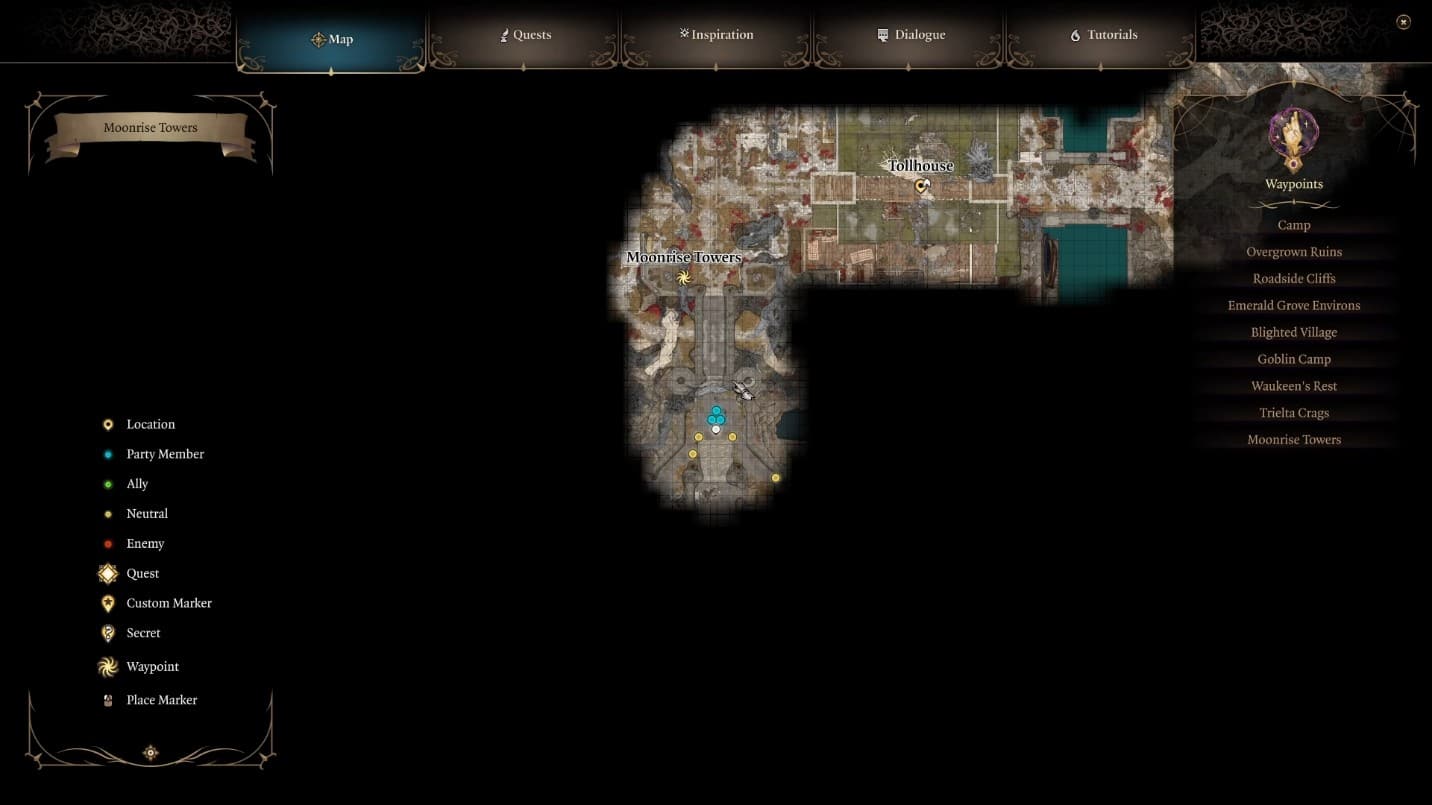Click the Blighted Village waypoint entry
This screenshot has height=805, width=1432.
1293,331
